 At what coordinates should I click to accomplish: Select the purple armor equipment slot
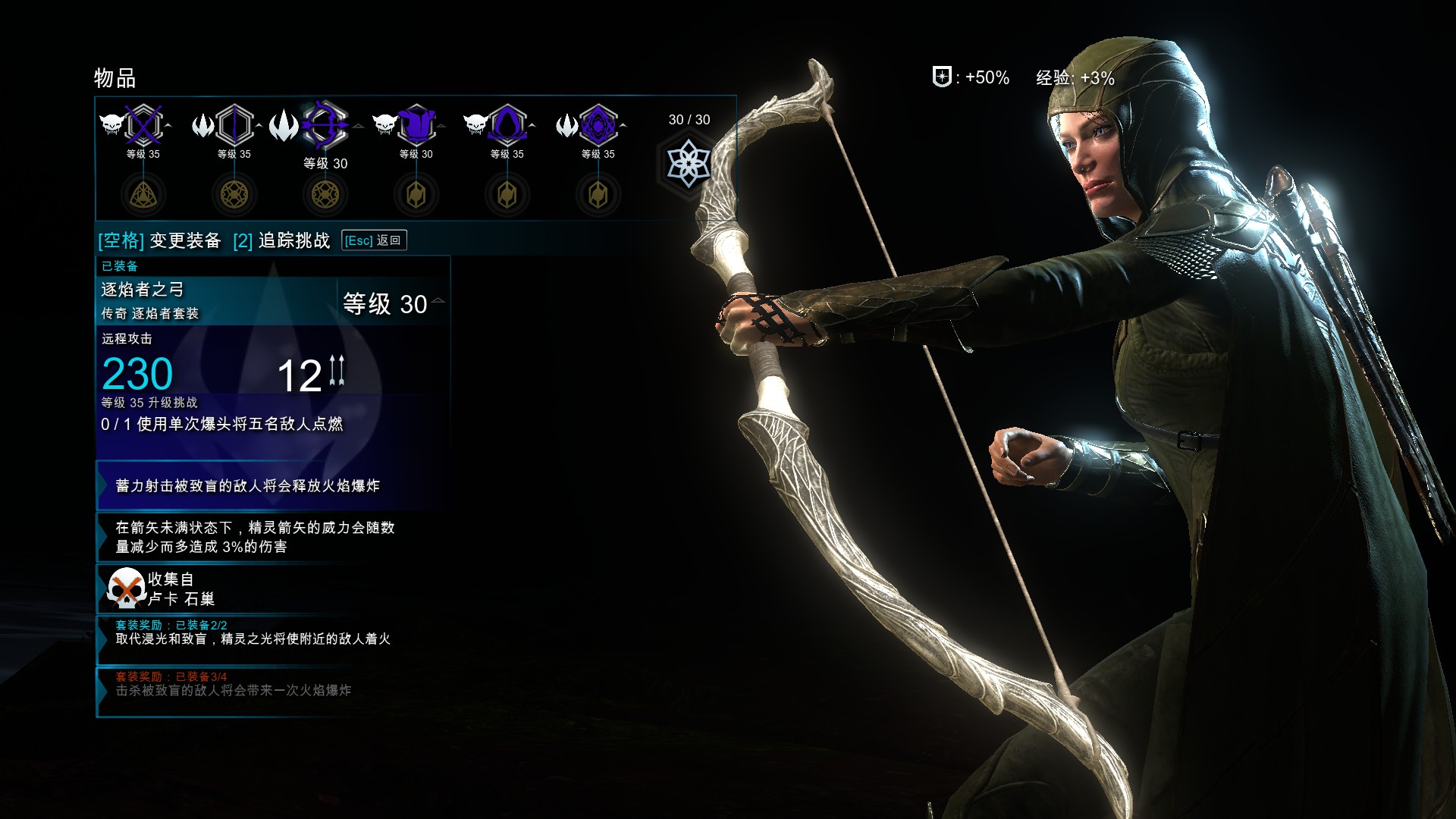coord(416,125)
